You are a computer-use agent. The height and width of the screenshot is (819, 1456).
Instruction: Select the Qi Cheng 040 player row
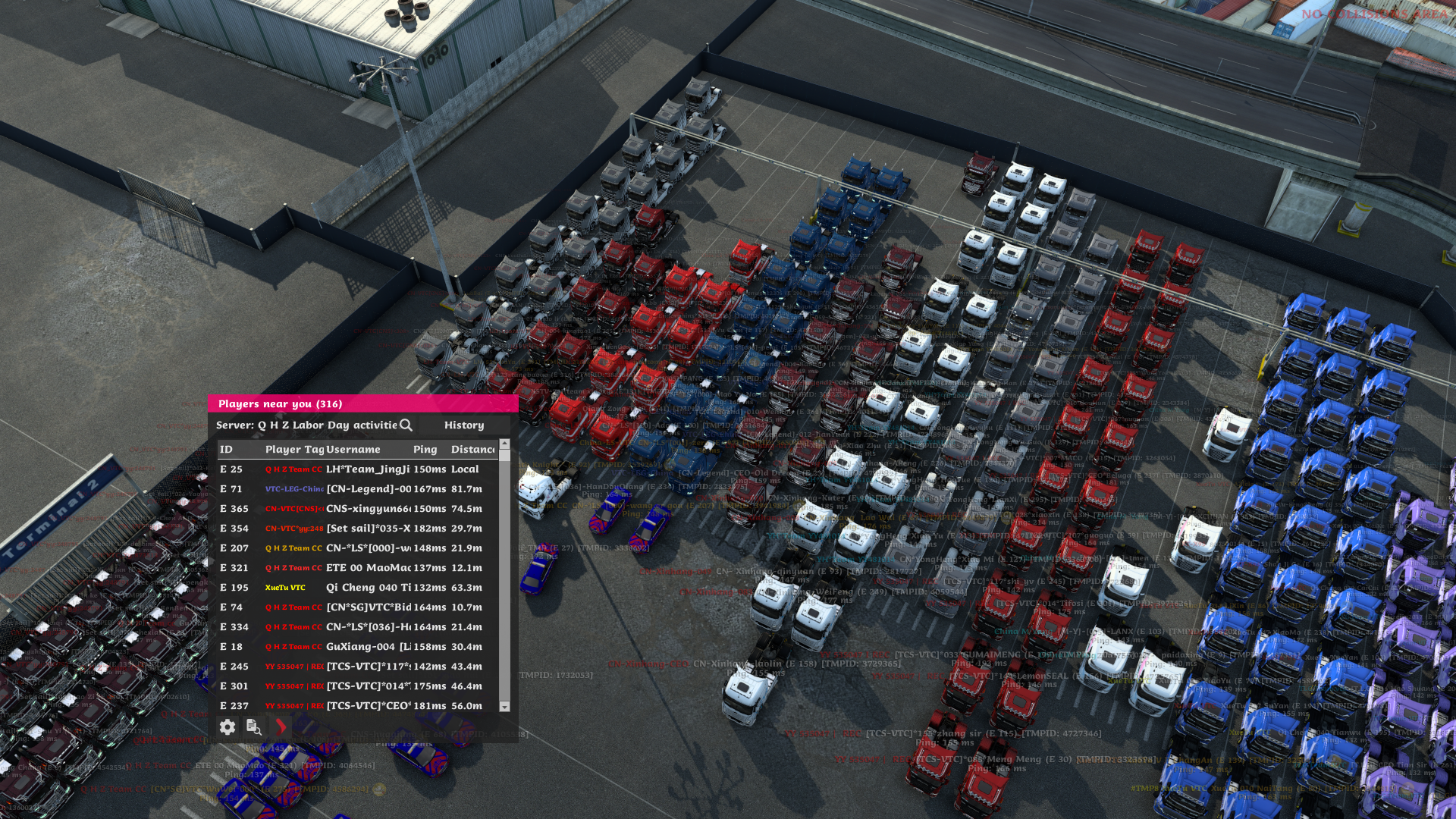pyautogui.click(x=356, y=588)
